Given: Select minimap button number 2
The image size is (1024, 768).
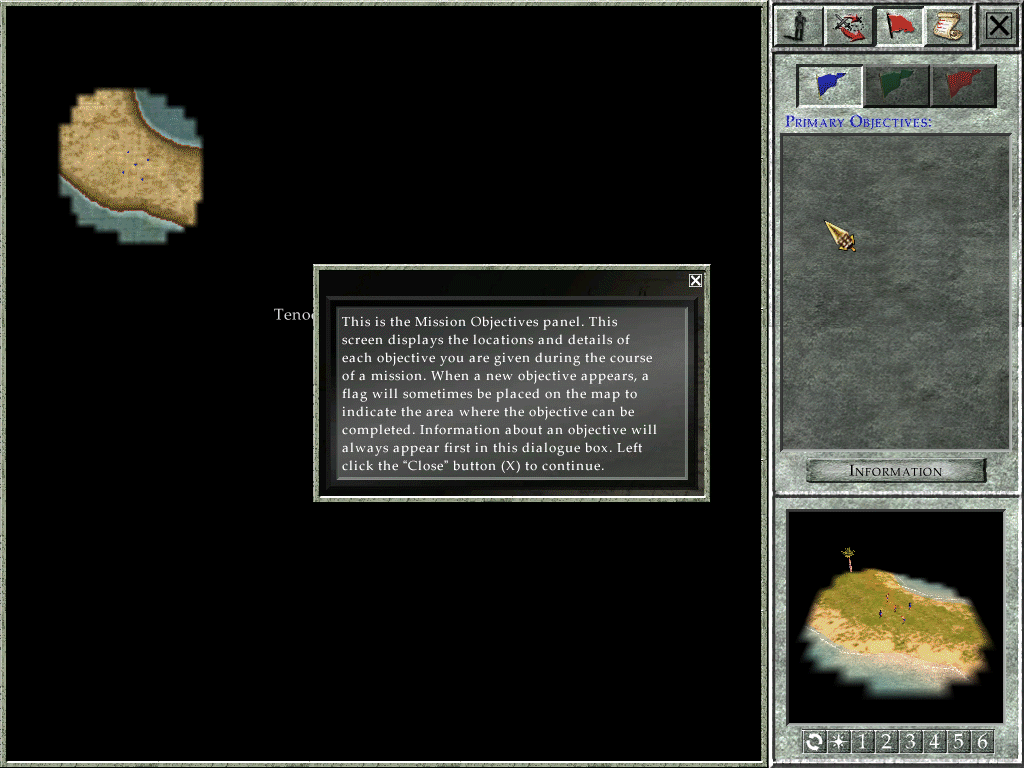Looking at the screenshot, I should [x=886, y=742].
